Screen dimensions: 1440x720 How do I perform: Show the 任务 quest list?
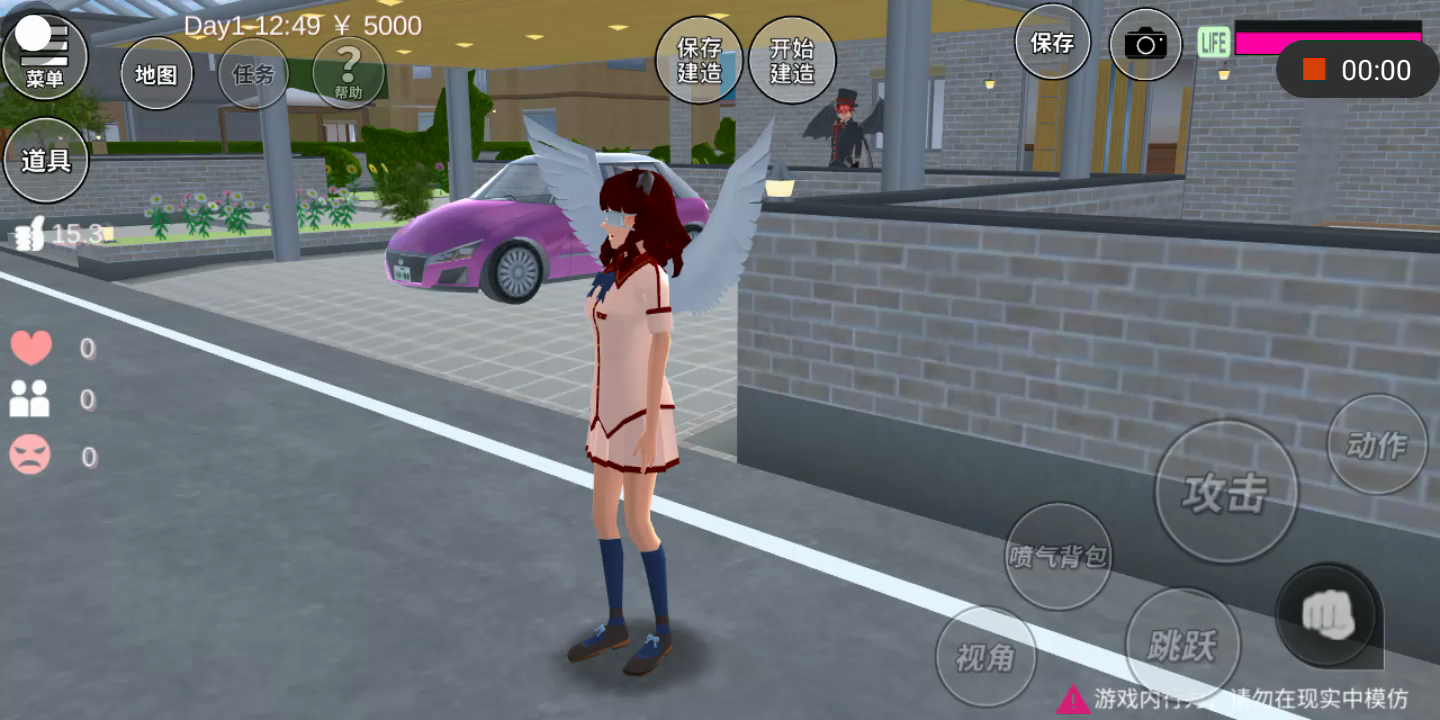[252, 74]
